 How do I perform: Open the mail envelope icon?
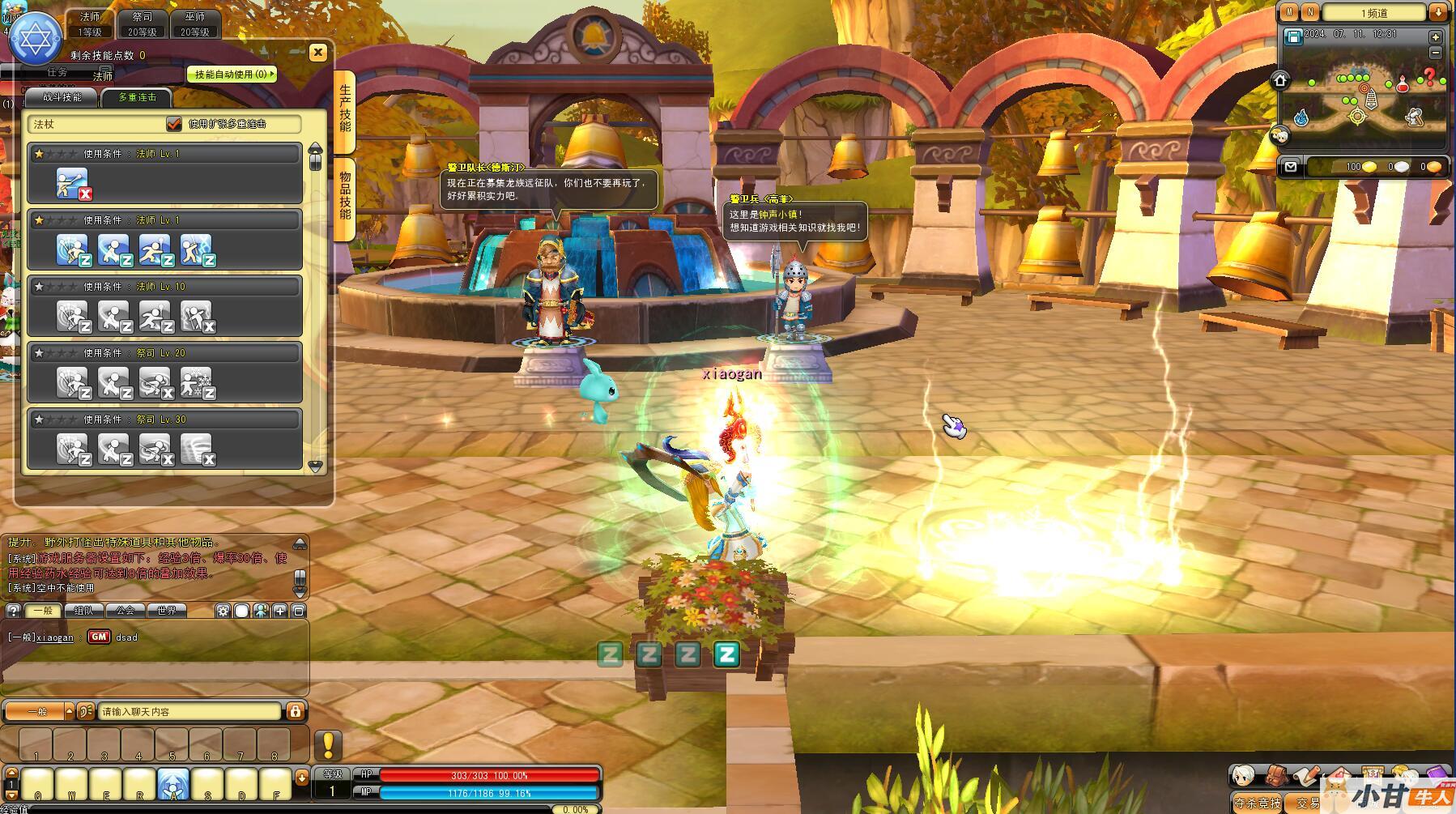(x=1291, y=167)
